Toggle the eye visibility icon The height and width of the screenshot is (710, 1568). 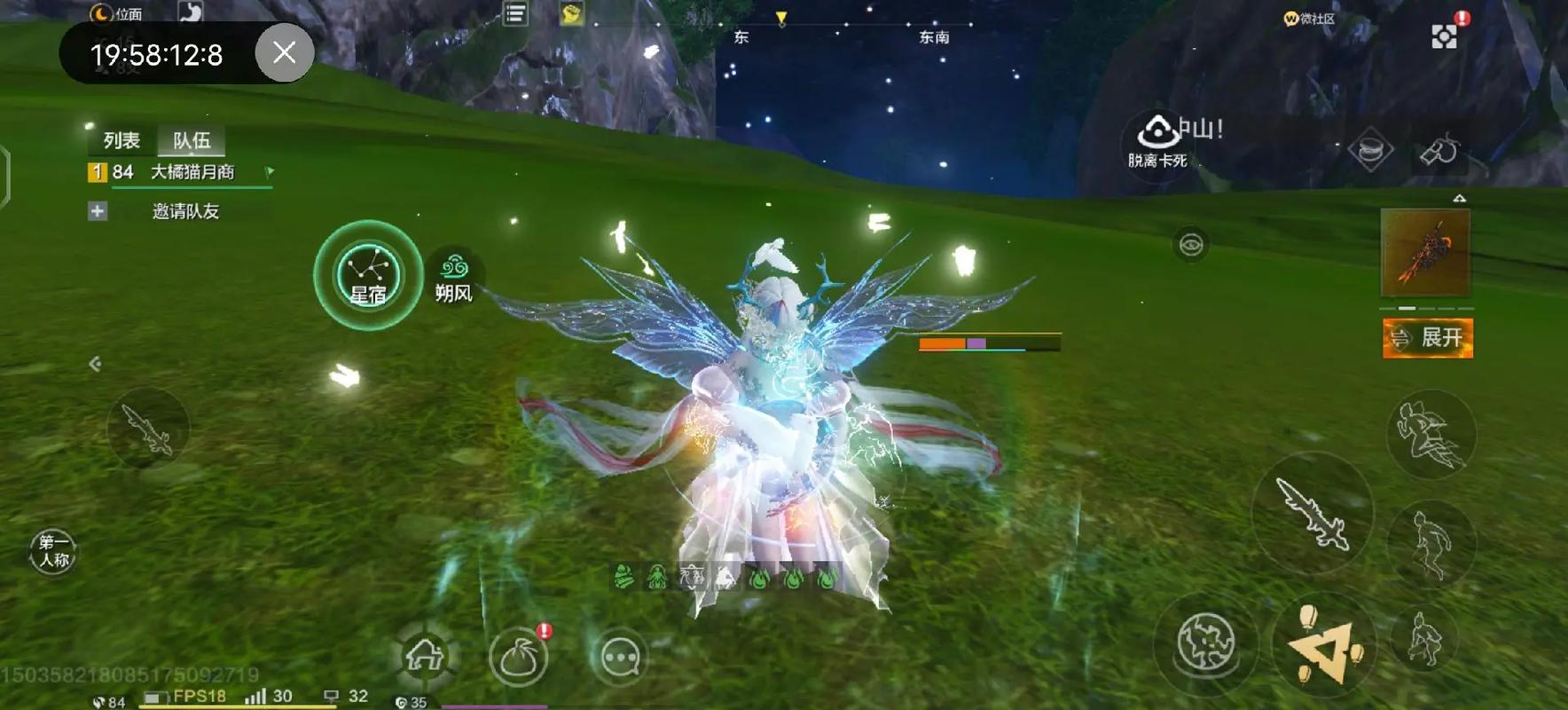tap(1190, 244)
